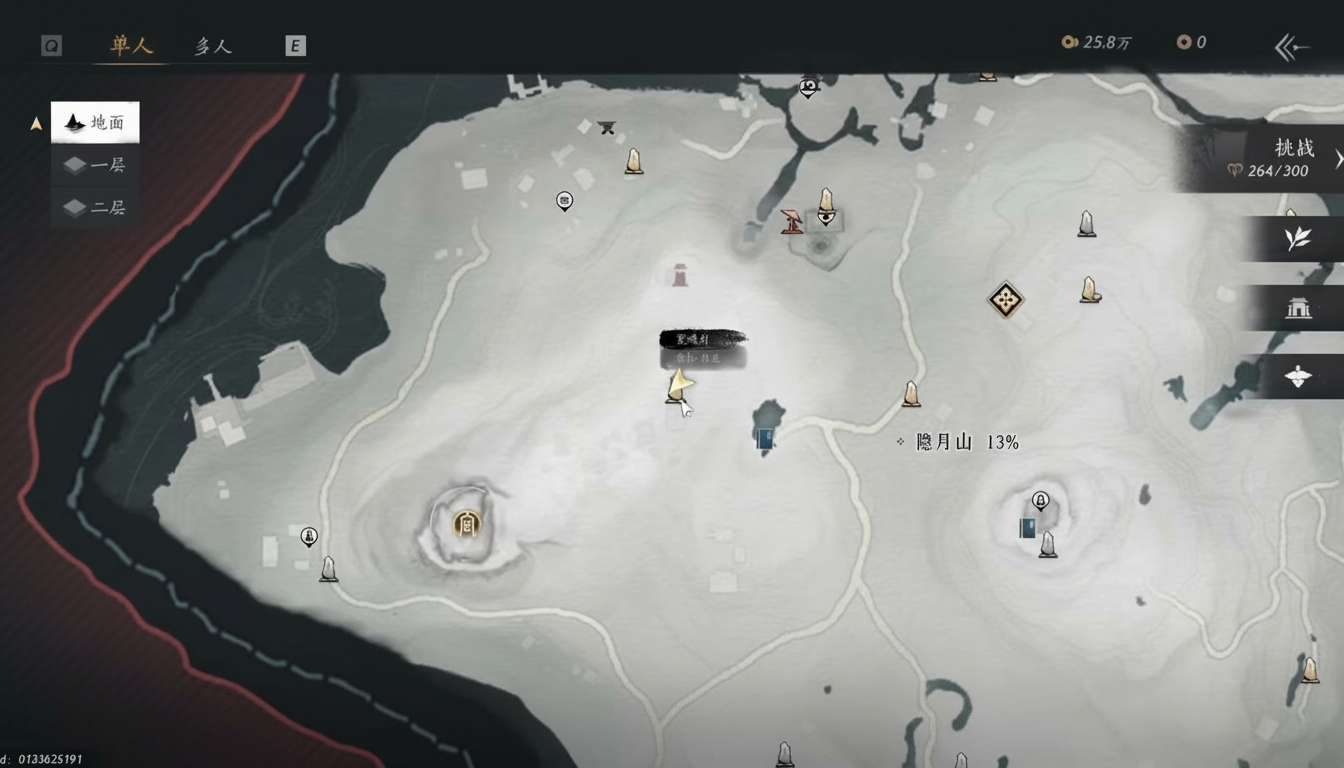Click the anvil blacksmith marker
Screen dimensions: 1344x768
coord(606,127)
